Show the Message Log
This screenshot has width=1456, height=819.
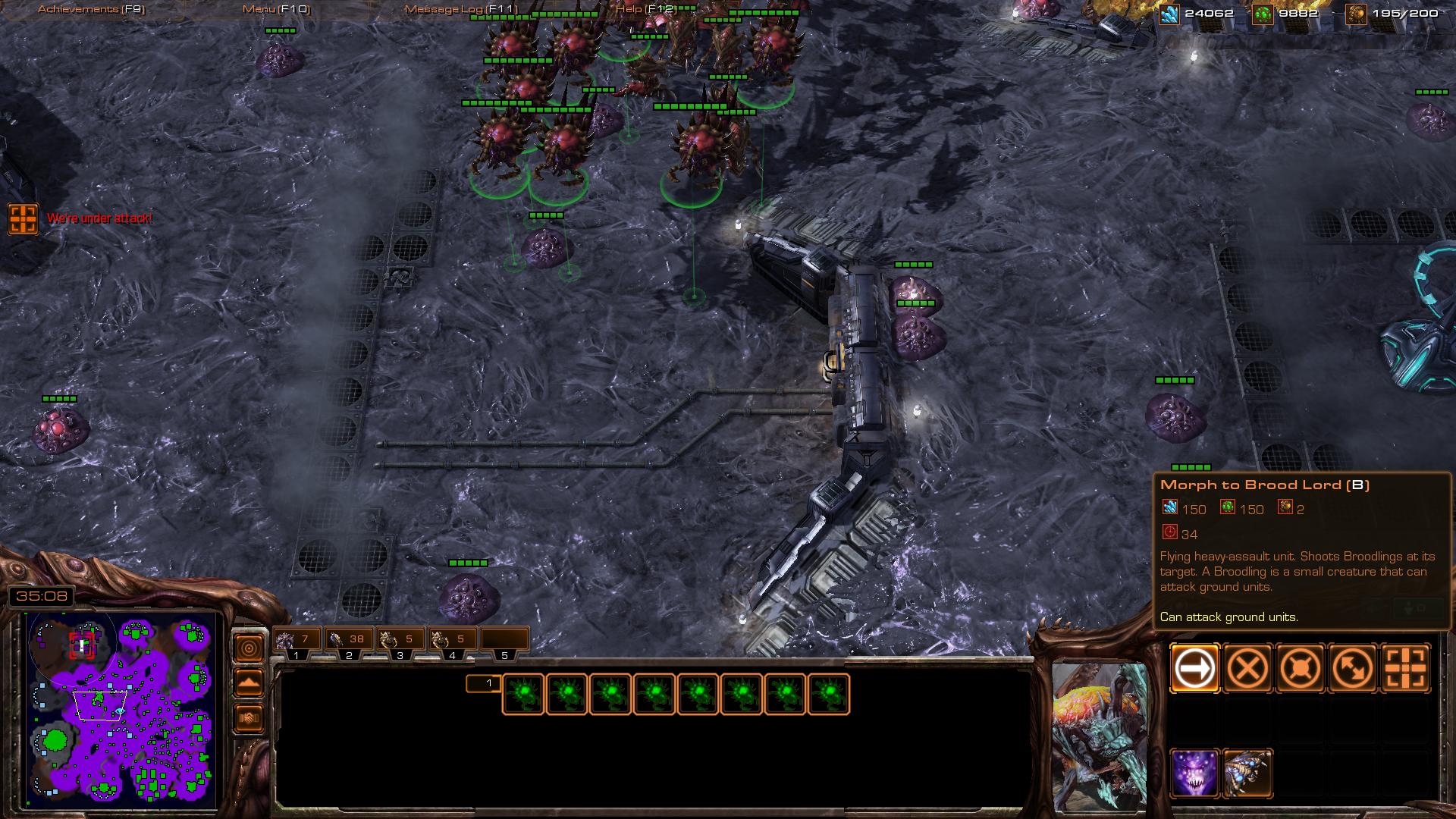pyautogui.click(x=460, y=9)
